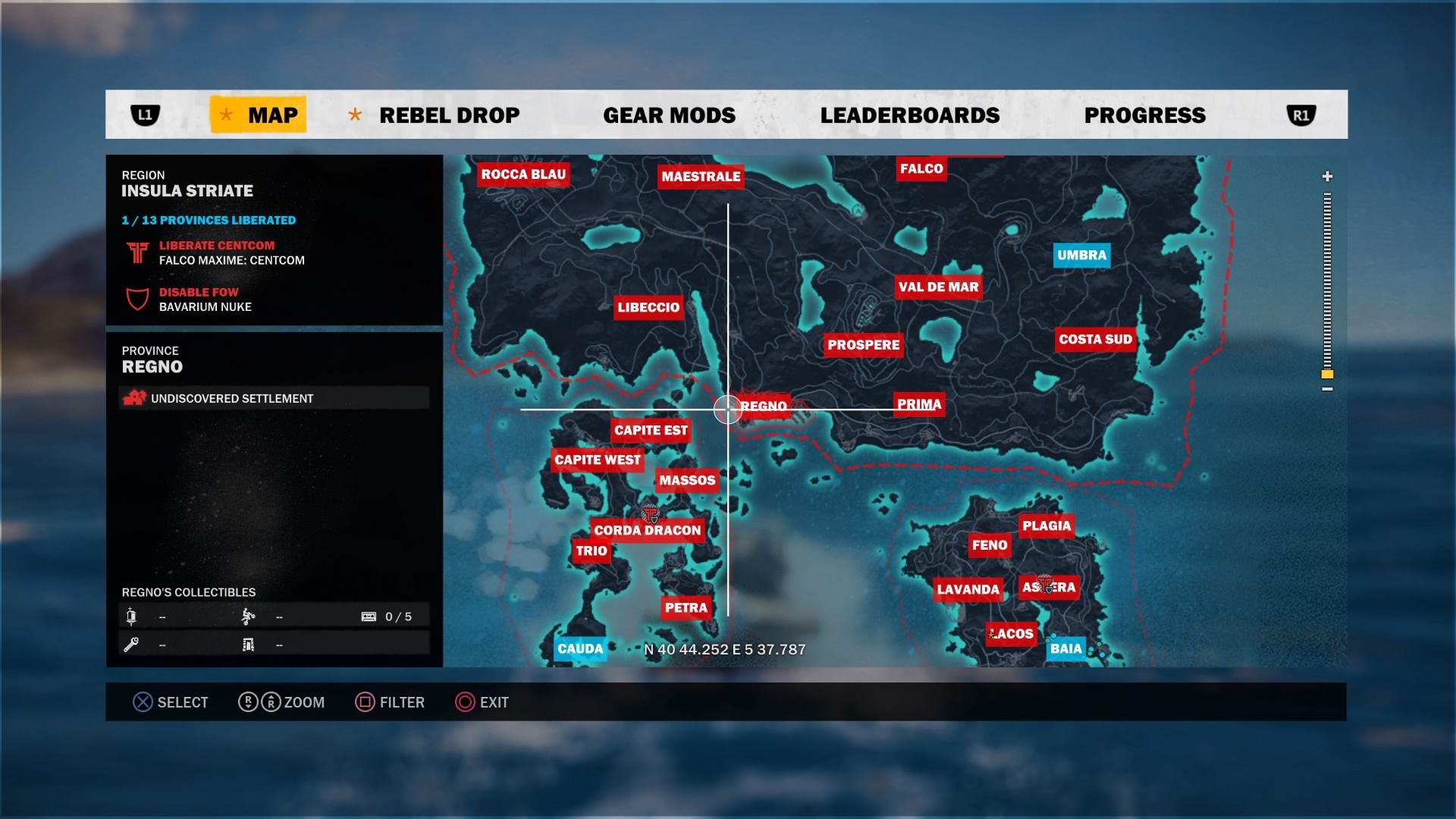Image resolution: width=1456 pixels, height=819 pixels.
Task: Show the Leaderboards tab
Action: click(909, 115)
